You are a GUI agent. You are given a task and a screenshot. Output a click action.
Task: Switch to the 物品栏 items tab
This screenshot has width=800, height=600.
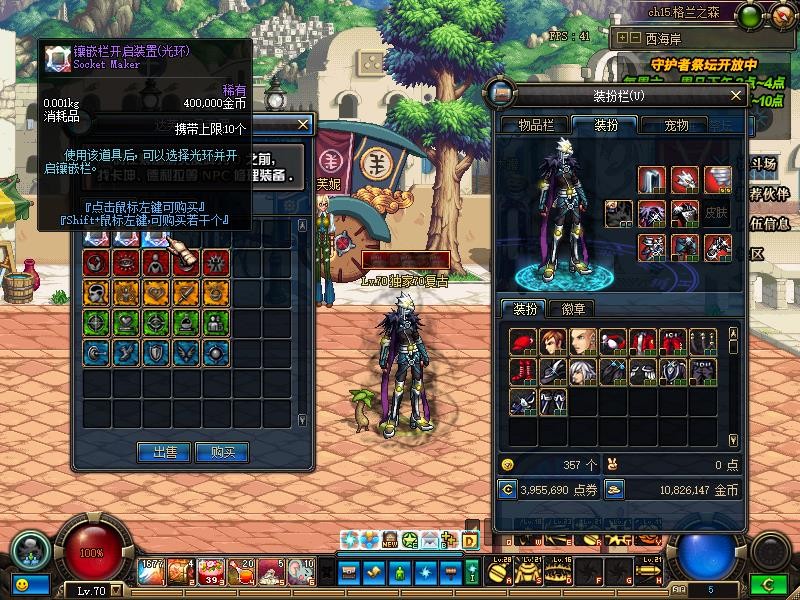tap(535, 125)
